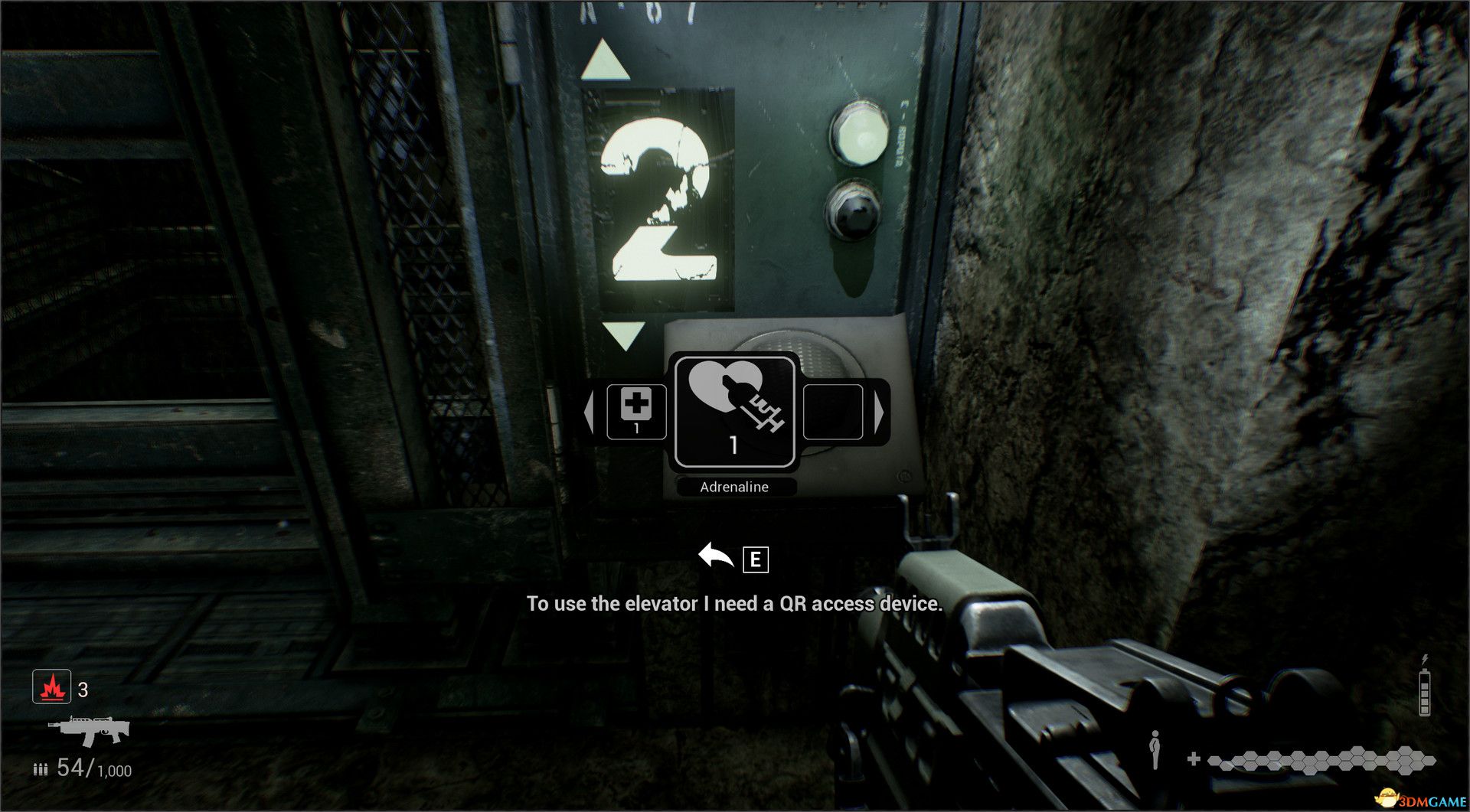Screen dimensions: 1470x812
Task: Select the red flame grenade icon
Action: coord(52,686)
